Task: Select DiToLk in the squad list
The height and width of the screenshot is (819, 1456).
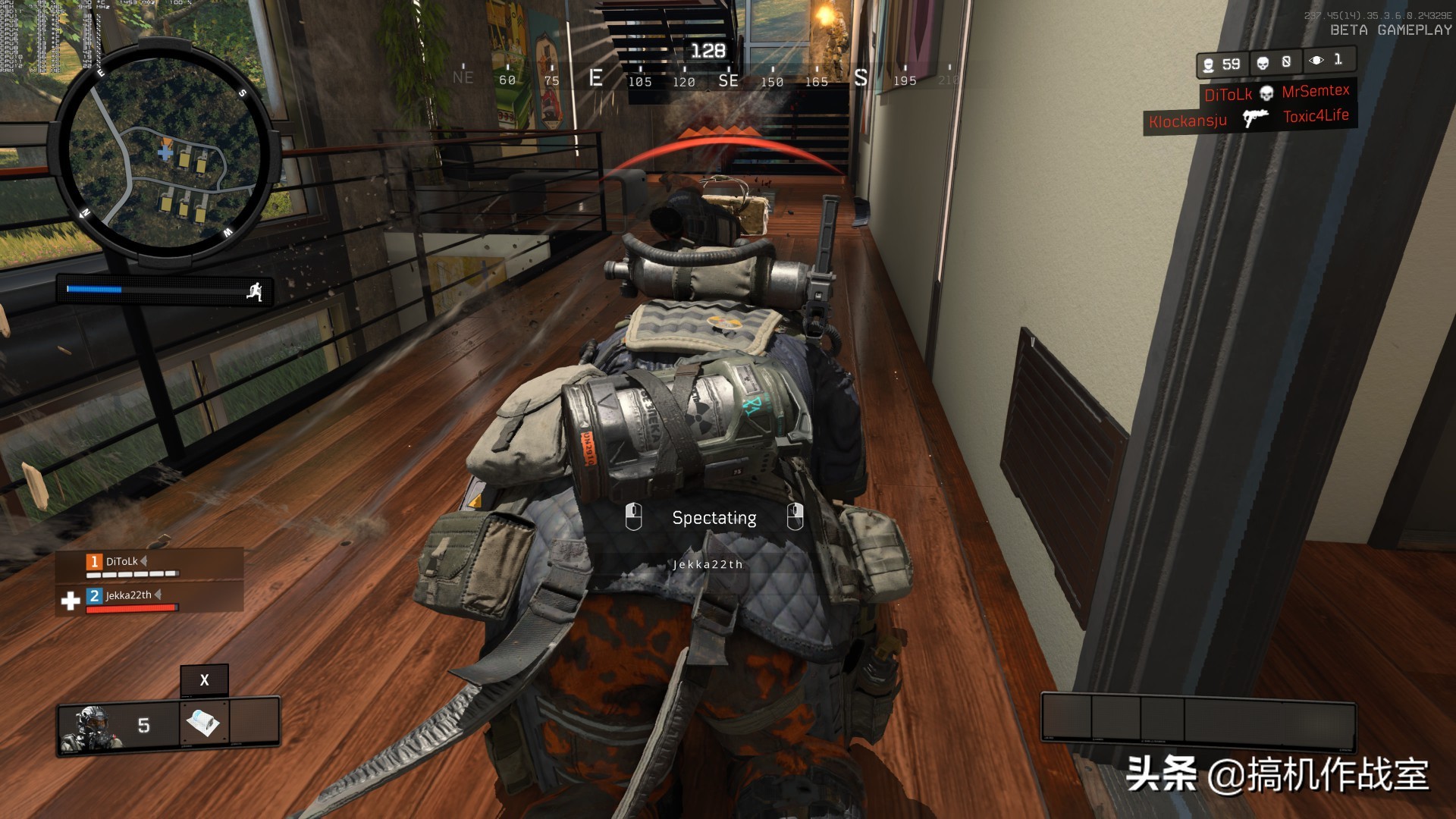Action: pos(122,562)
